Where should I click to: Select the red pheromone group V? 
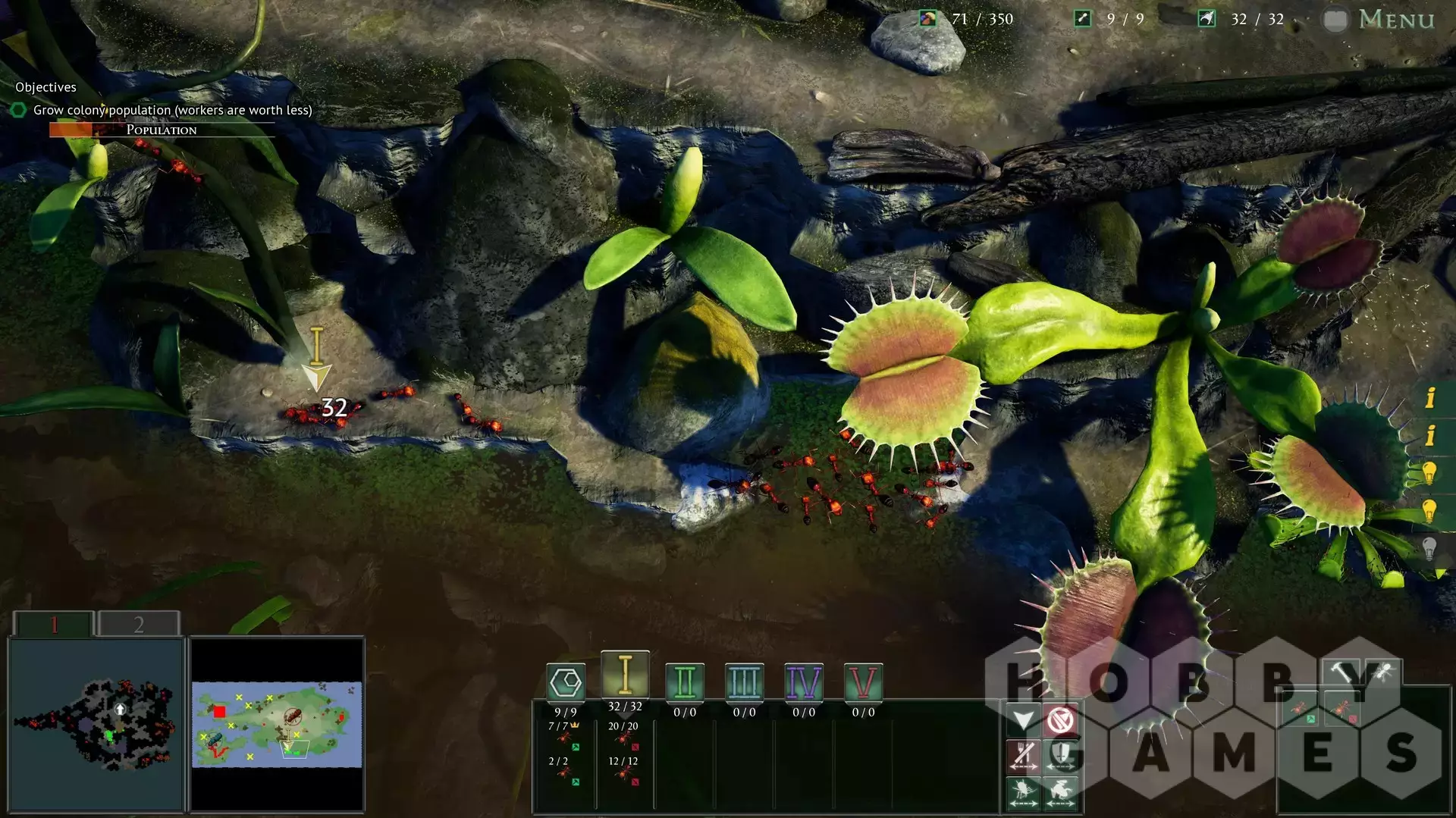(863, 682)
